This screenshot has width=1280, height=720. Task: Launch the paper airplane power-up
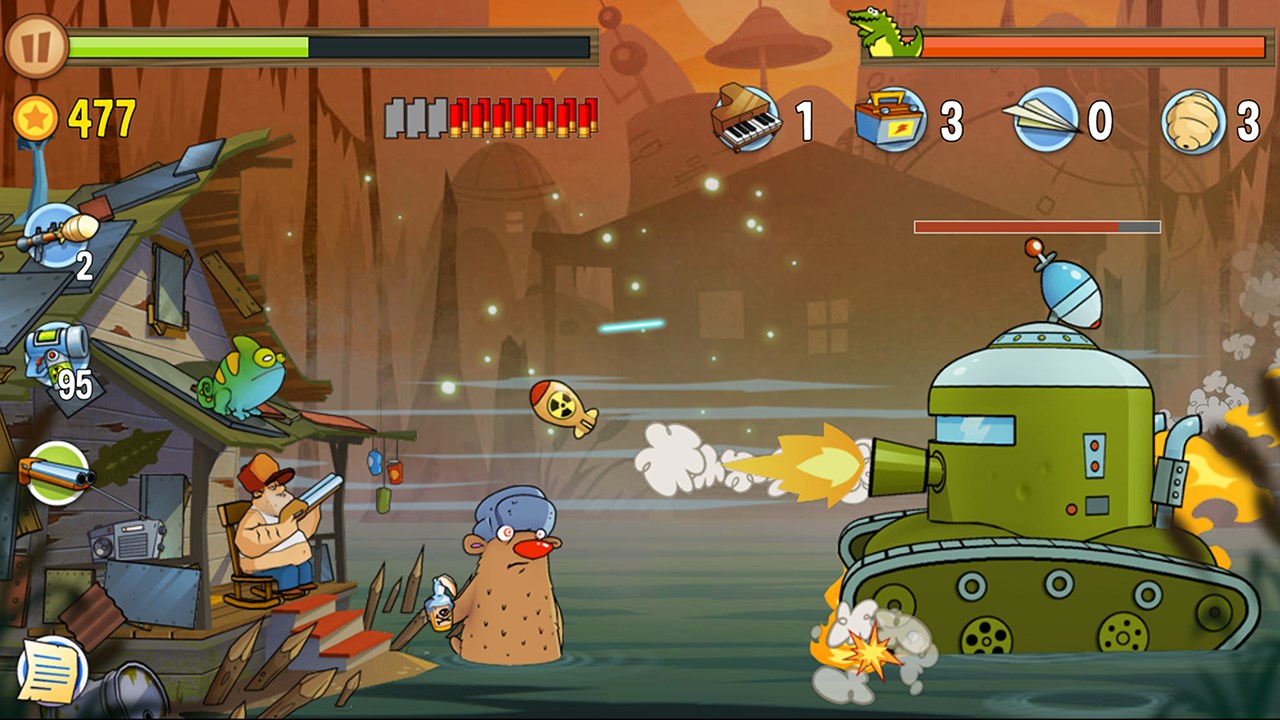point(1044,119)
